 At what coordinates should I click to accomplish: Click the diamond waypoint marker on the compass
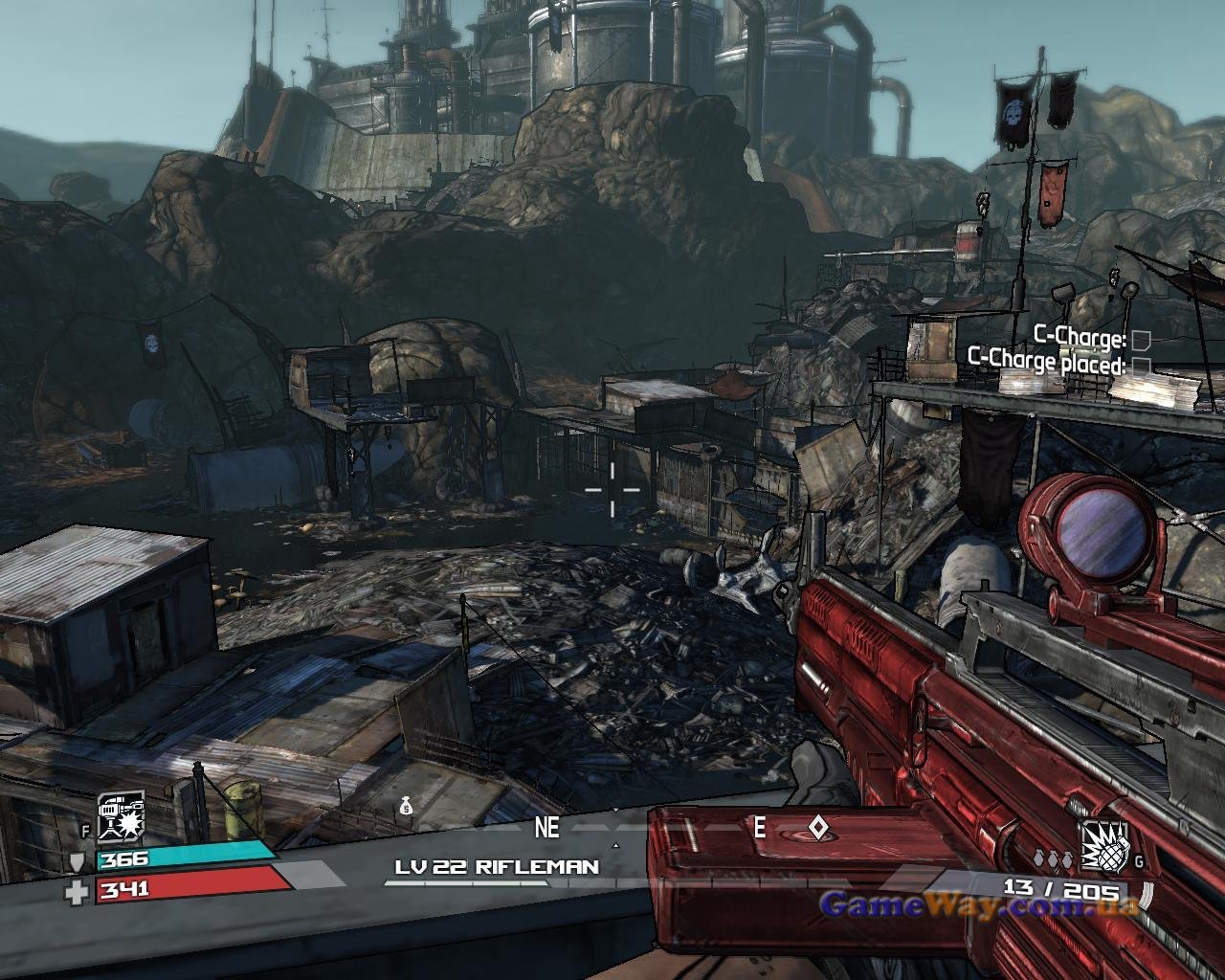click(x=818, y=827)
